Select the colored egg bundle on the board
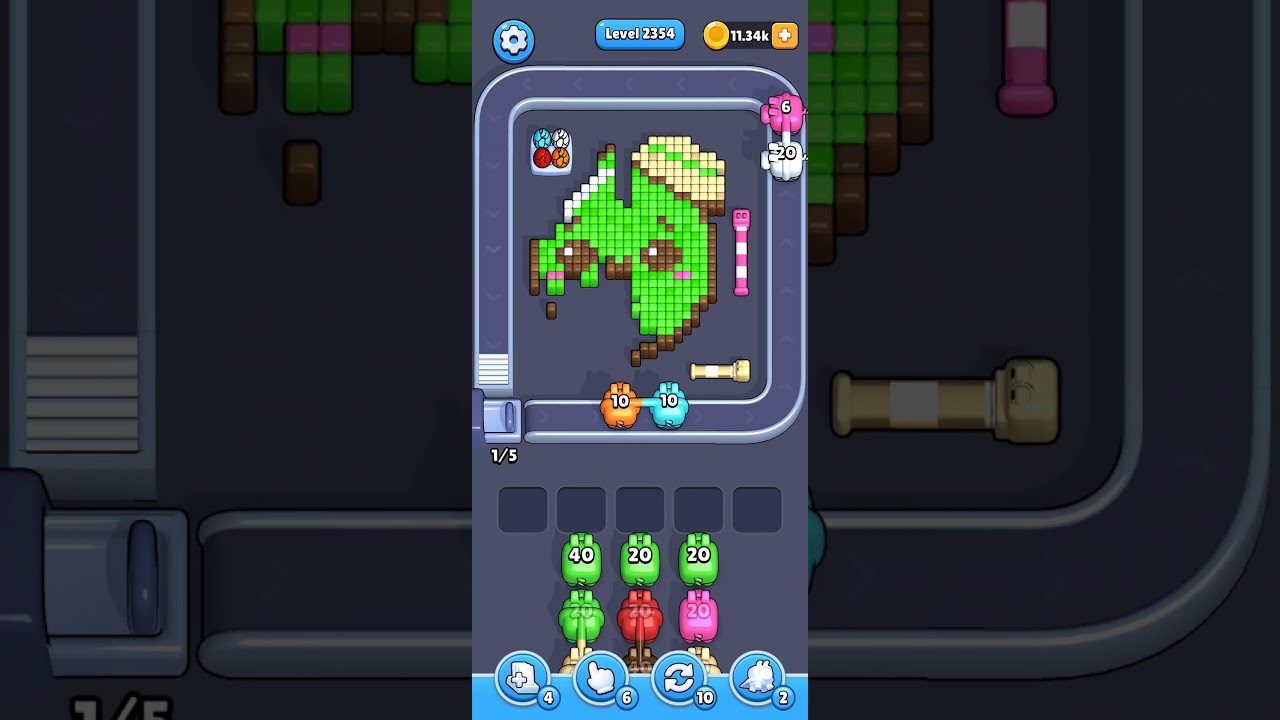The image size is (1280, 720). (551, 150)
